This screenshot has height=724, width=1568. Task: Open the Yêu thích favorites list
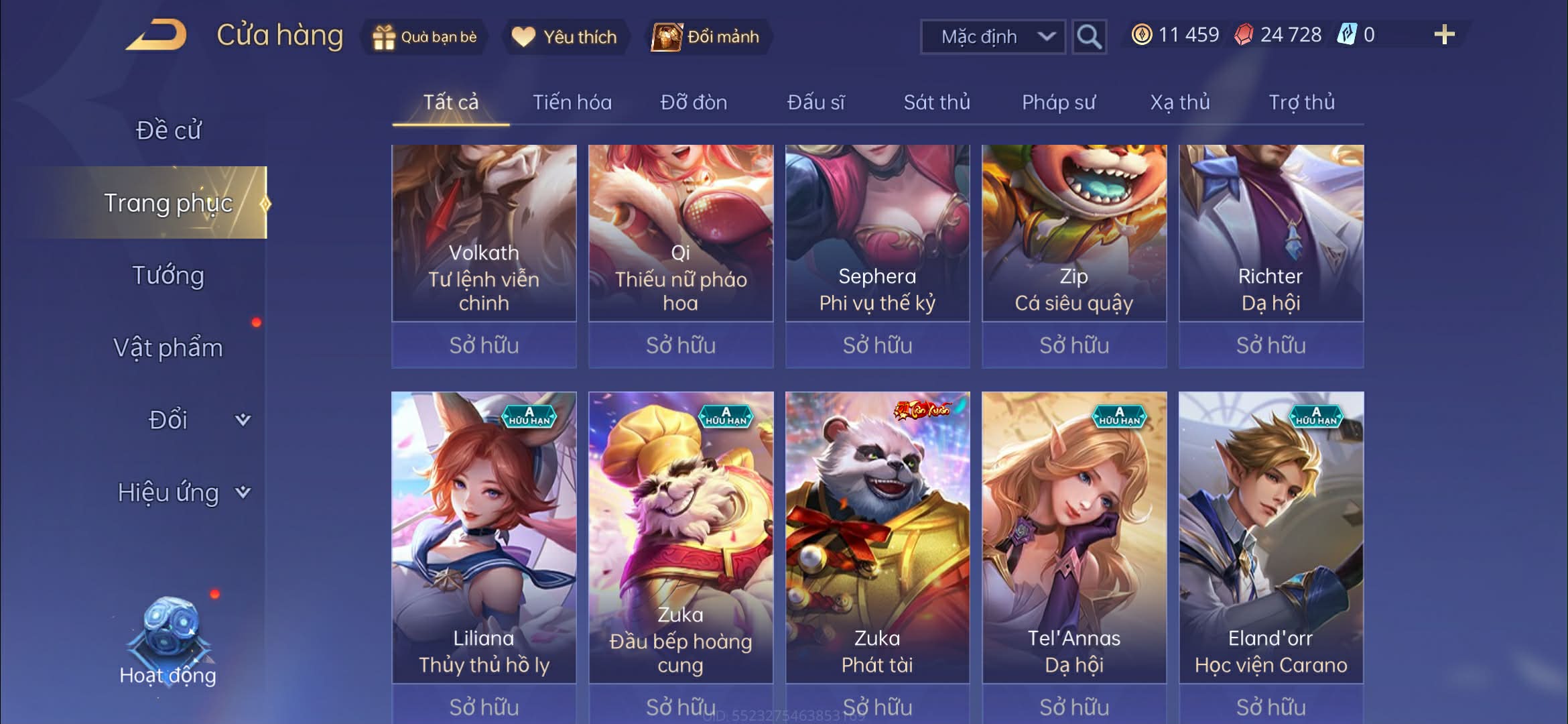564,37
